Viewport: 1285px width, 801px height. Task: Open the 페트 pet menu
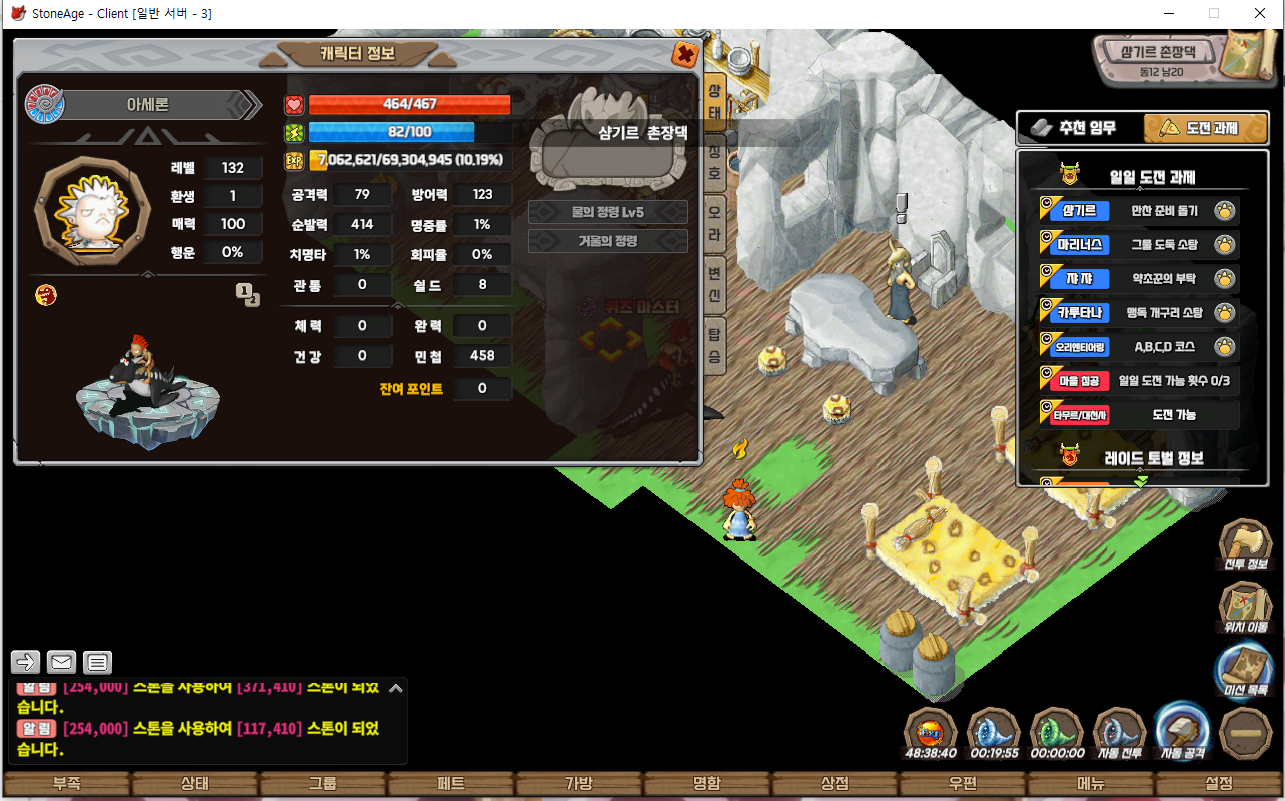tap(451, 784)
